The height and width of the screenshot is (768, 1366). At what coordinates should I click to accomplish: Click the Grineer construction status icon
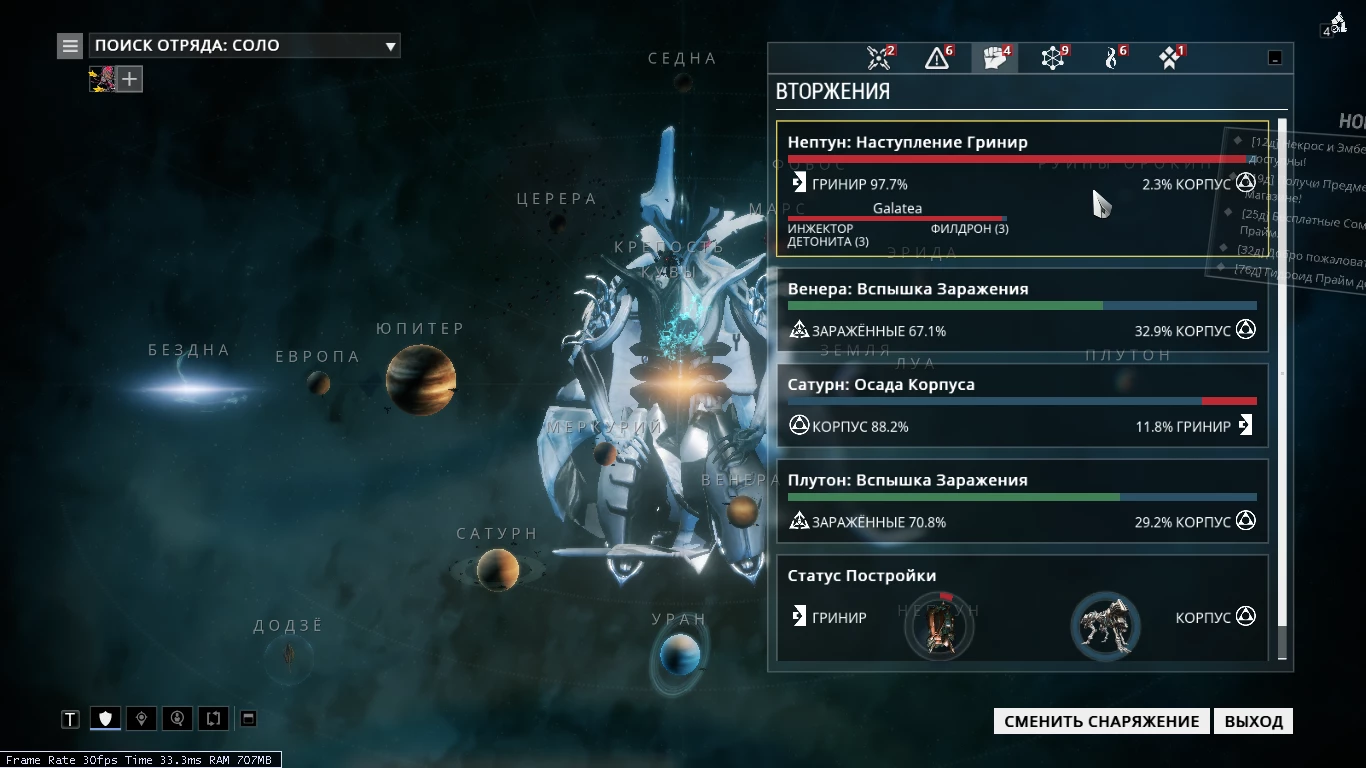[x=939, y=627]
